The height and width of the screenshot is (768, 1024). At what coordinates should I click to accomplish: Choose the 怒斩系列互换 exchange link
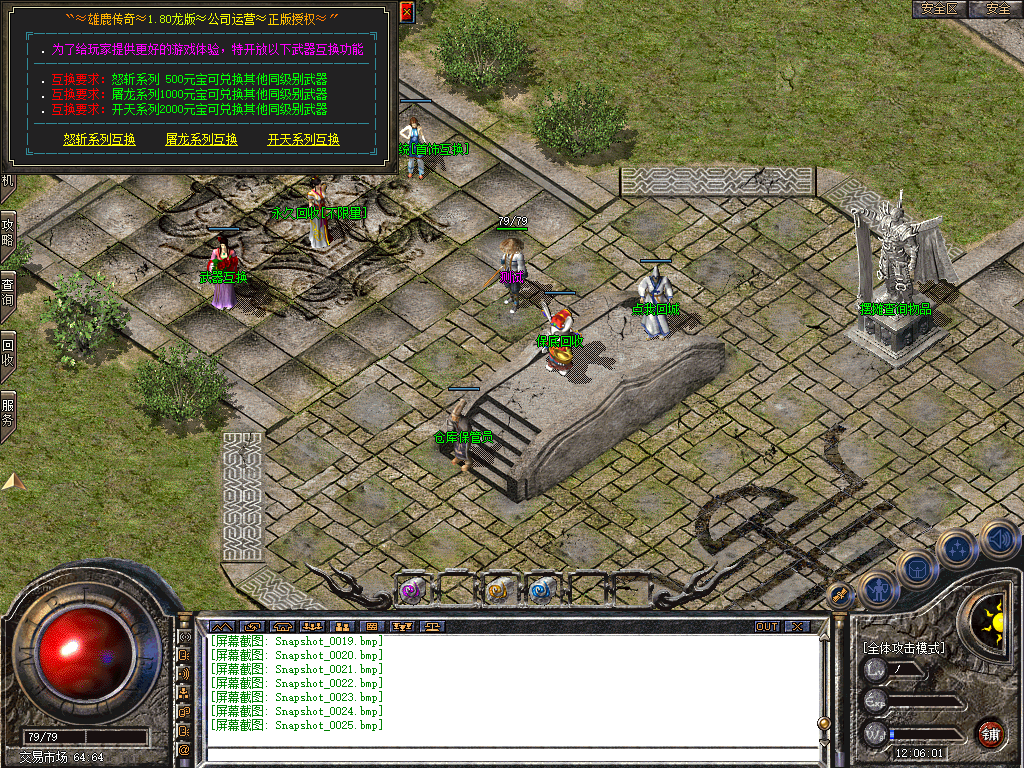click(x=99, y=140)
